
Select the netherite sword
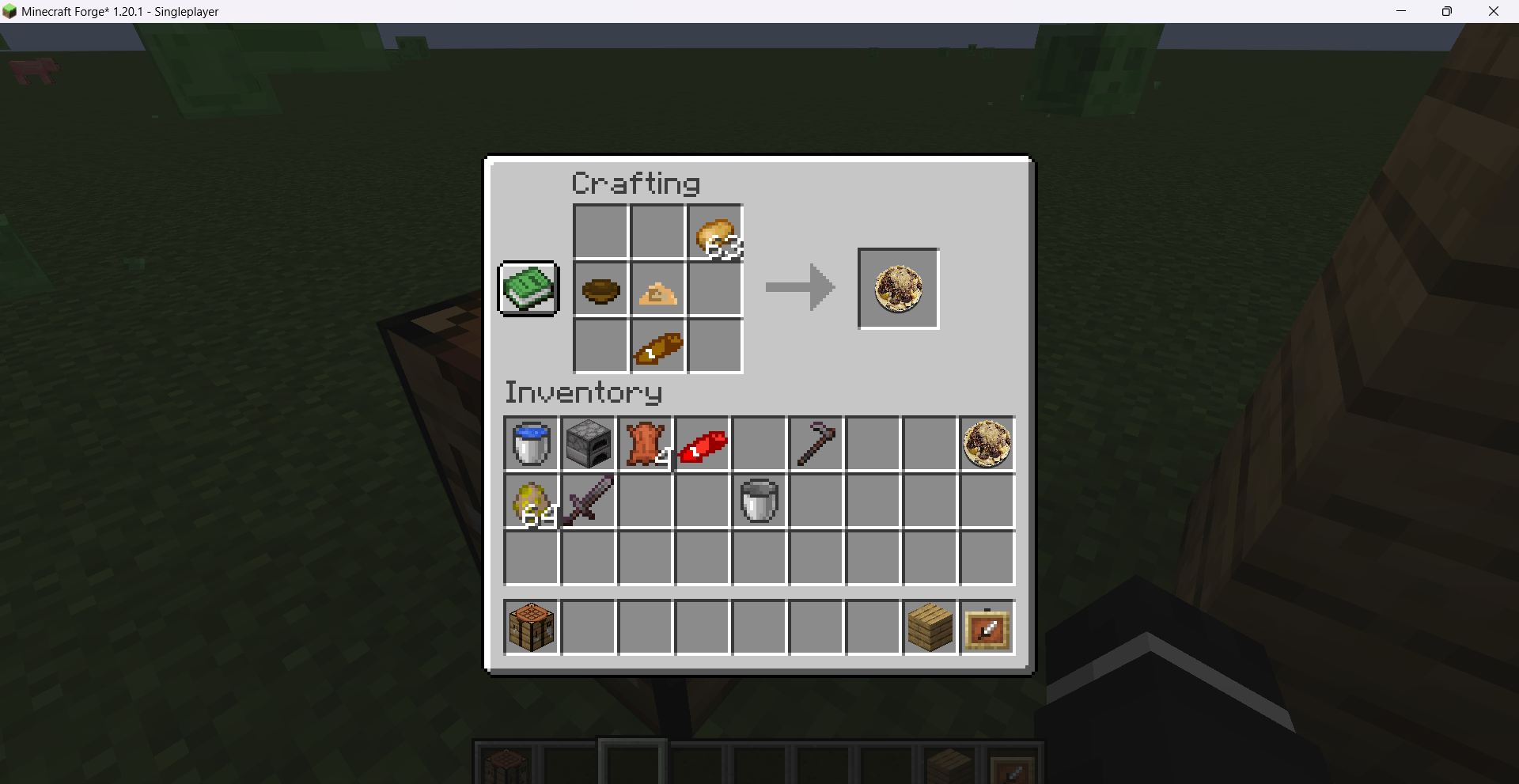pyautogui.click(x=588, y=501)
